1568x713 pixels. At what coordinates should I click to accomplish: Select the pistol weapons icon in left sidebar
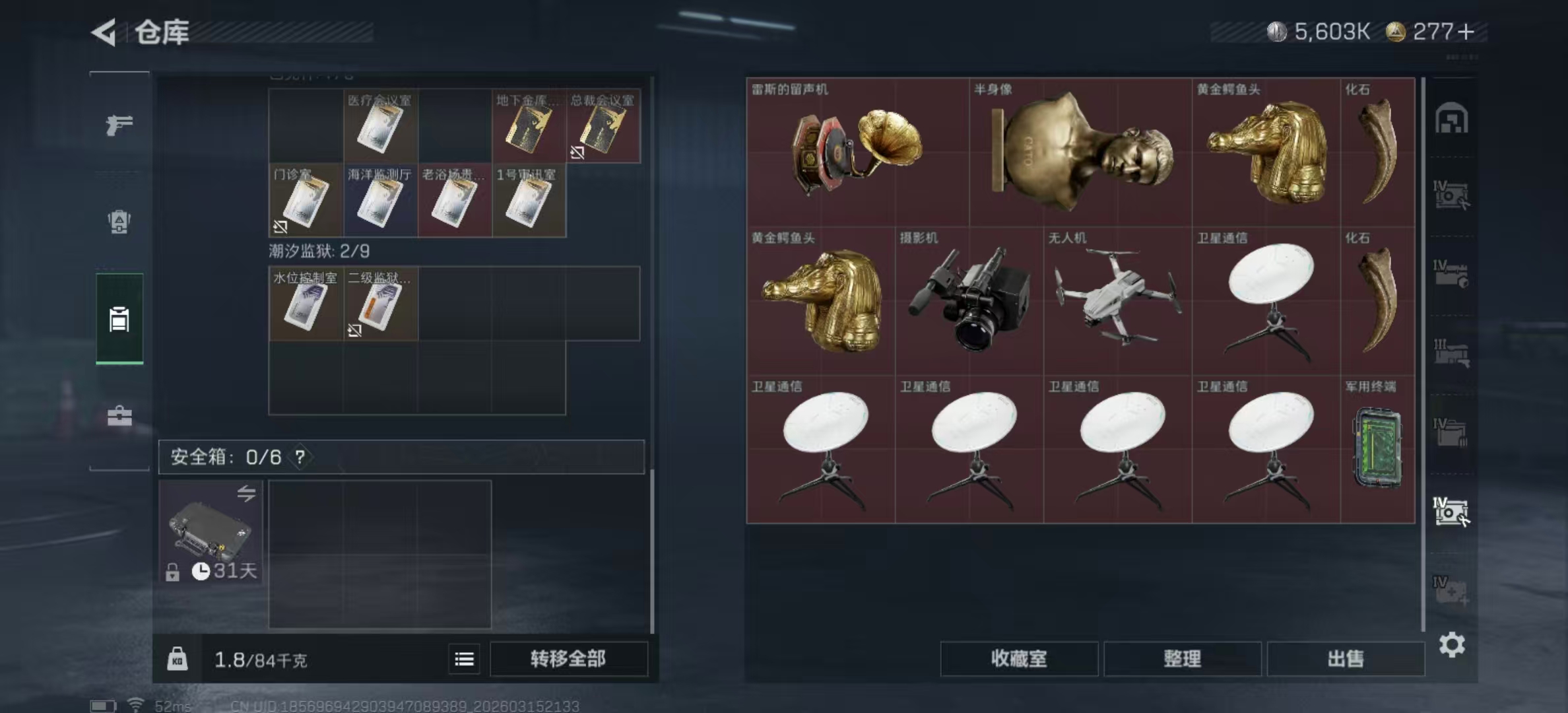tap(119, 124)
